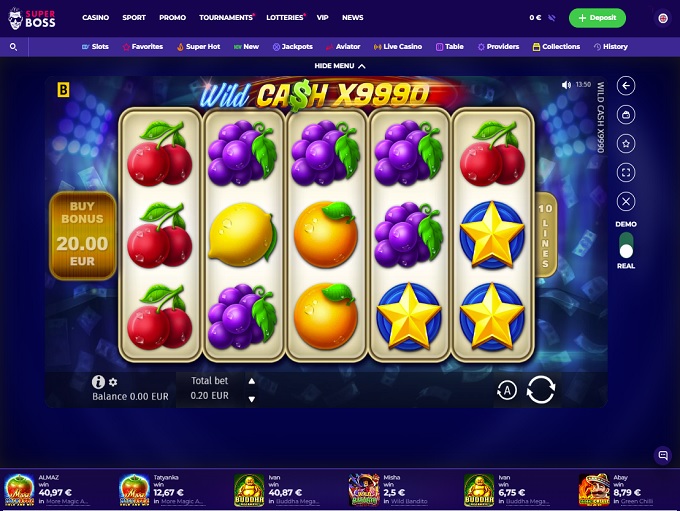Buy the bonus for 20.00 EUR
The image size is (680, 511).
pos(83,236)
